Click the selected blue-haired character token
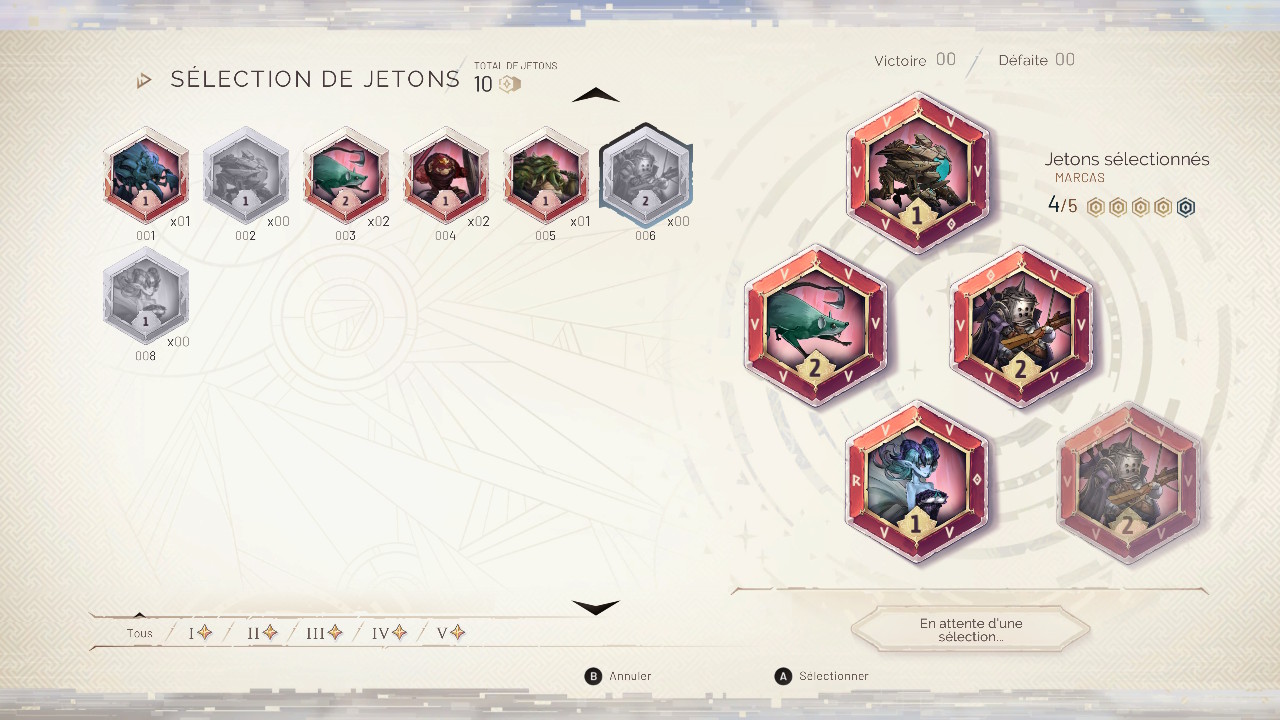The image size is (1280, 720). click(x=917, y=482)
